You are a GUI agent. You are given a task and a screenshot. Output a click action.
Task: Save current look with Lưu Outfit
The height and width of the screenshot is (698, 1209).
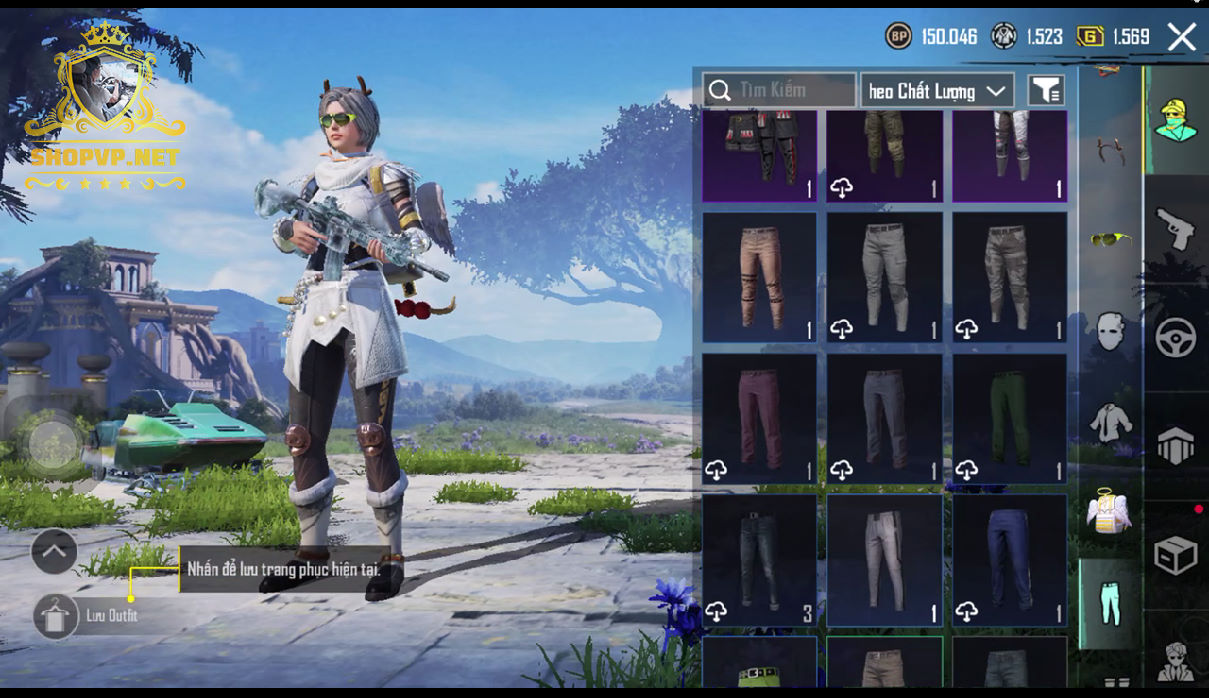click(56, 616)
